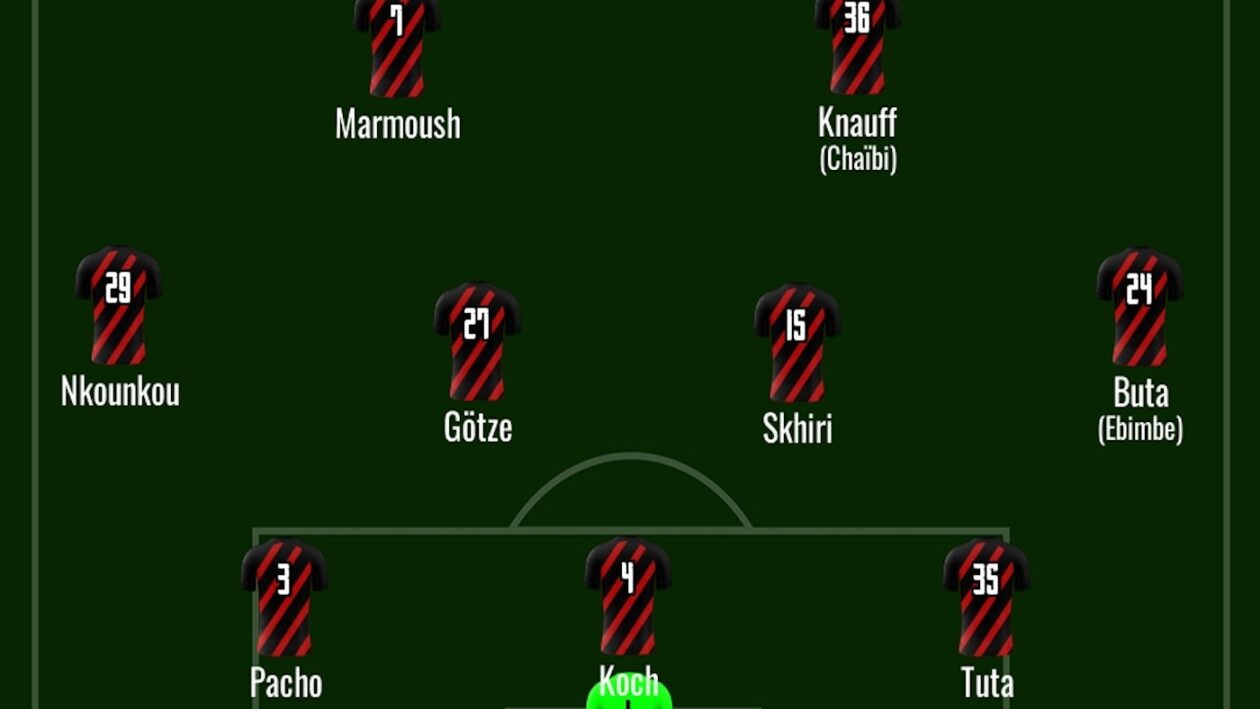Viewport: 1260px width, 709px height.
Task: Pick Nkounkou's number 29 shirt
Action: [x=119, y=305]
